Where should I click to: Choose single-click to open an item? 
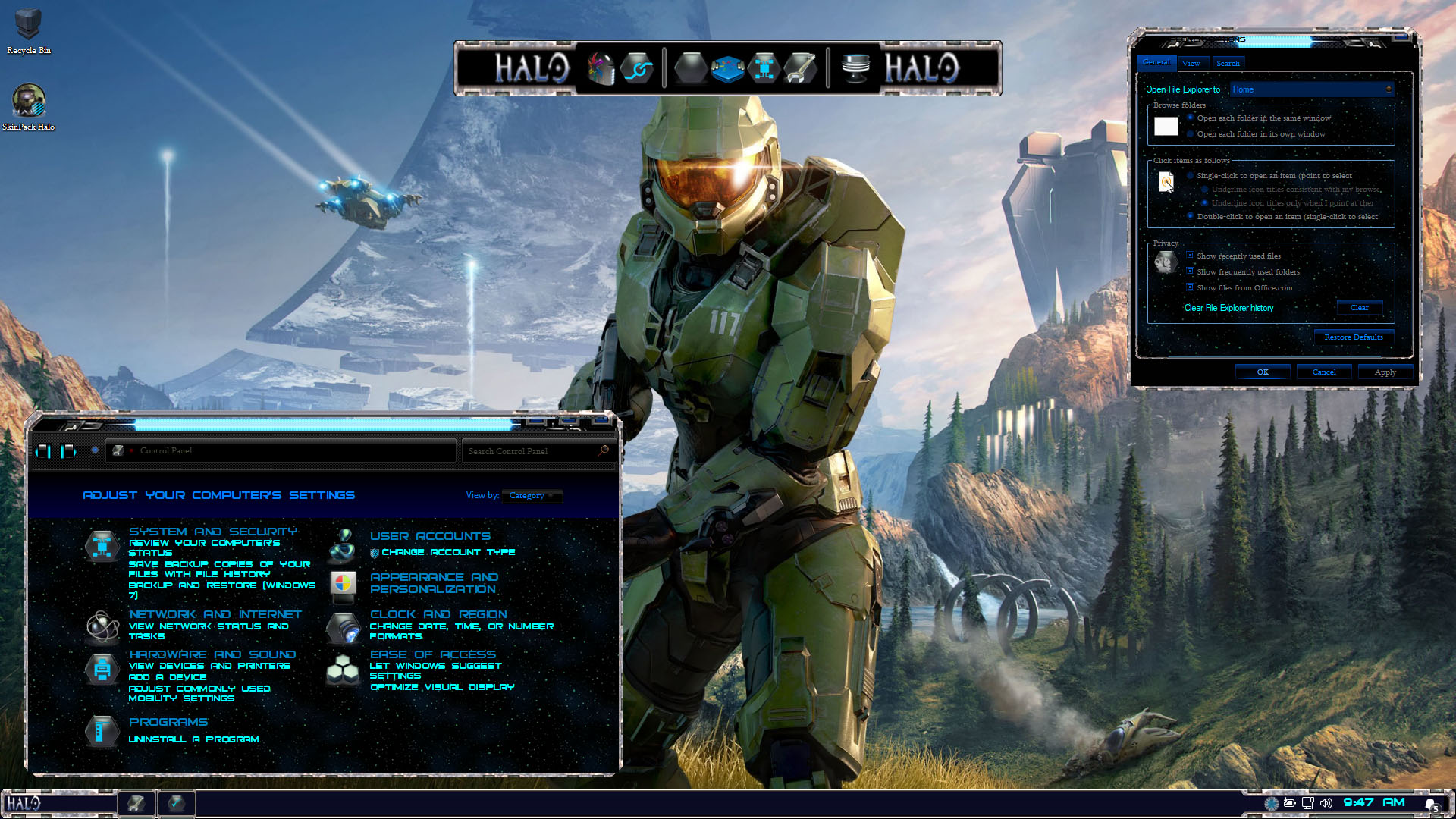1191,176
